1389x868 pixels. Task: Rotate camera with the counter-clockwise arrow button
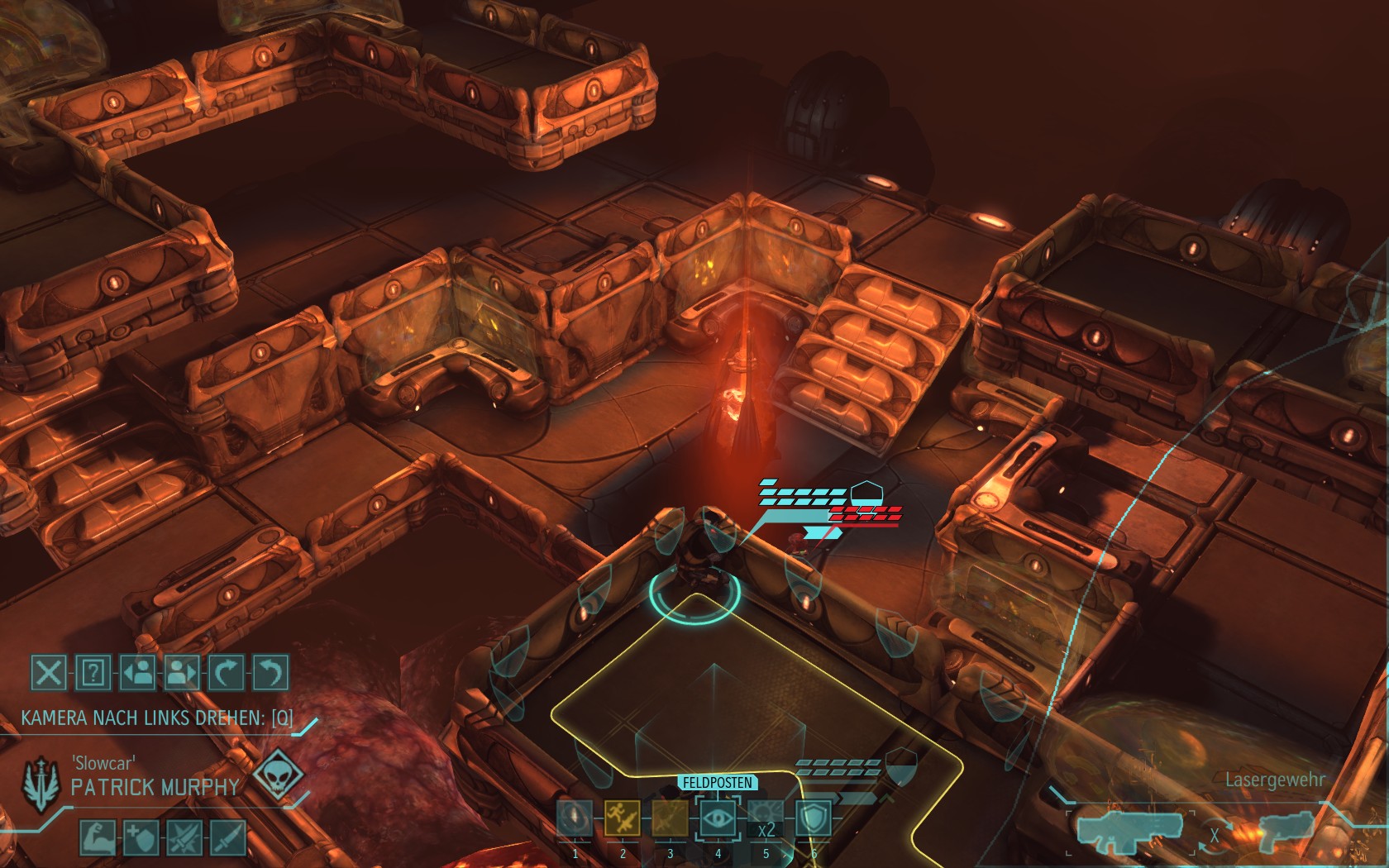tap(270, 672)
